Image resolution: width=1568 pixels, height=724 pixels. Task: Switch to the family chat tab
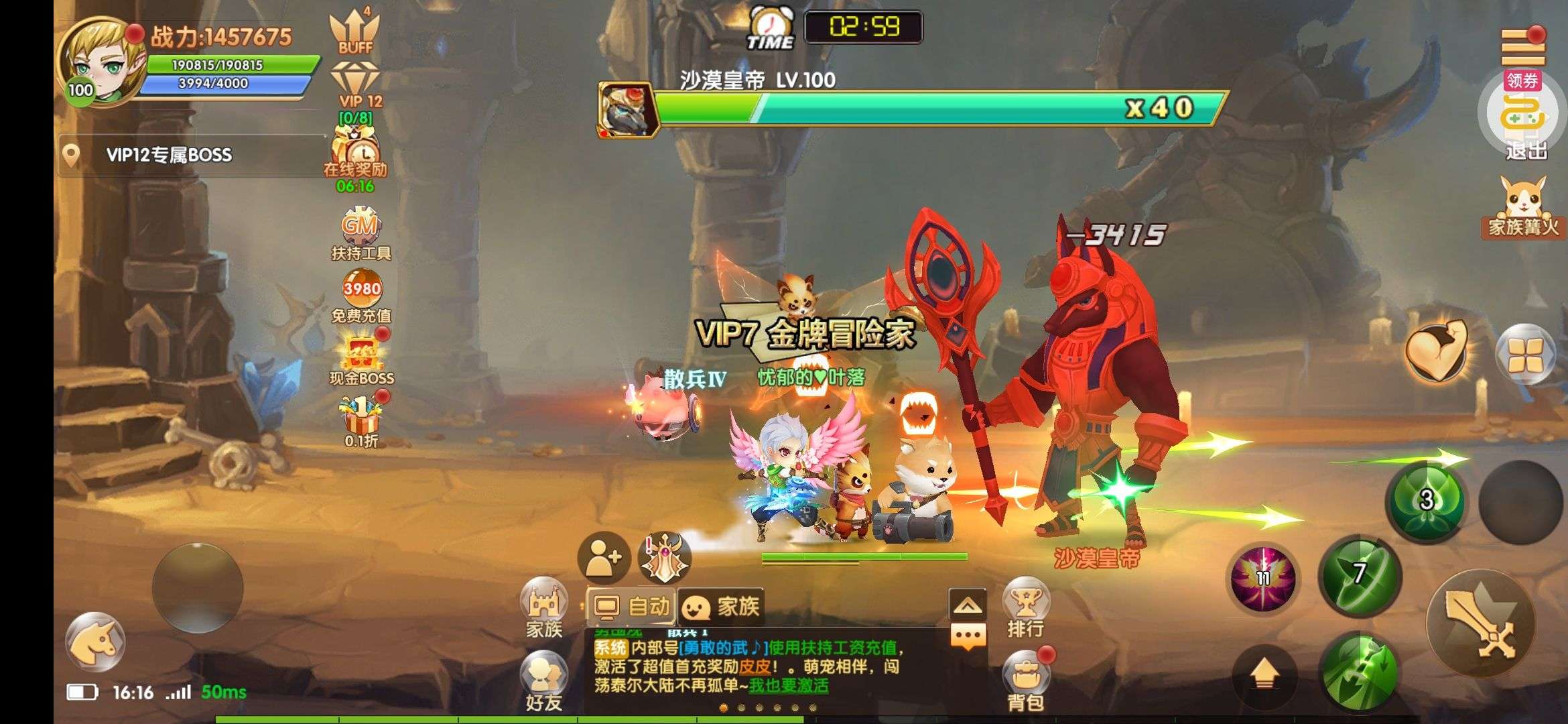pyautogui.click(x=721, y=607)
